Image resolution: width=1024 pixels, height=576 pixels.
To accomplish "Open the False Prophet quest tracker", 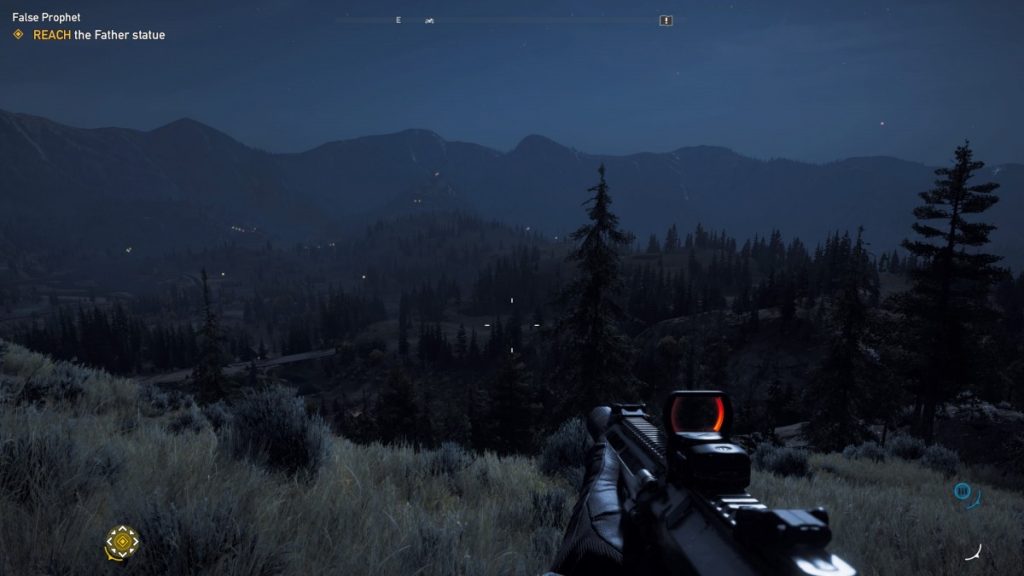I will click(46, 18).
